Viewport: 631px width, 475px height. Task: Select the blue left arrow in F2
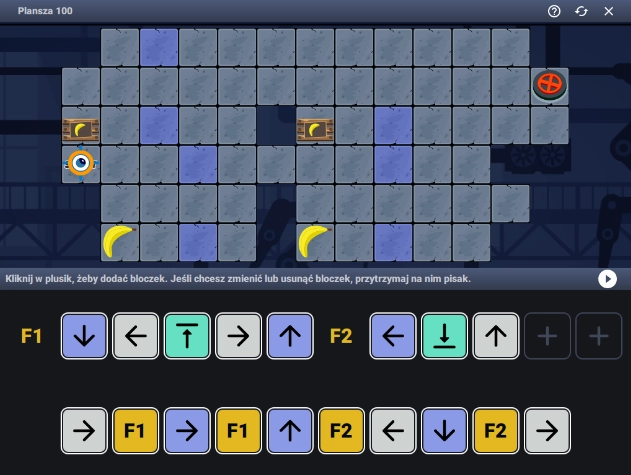pyautogui.click(x=394, y=336)
